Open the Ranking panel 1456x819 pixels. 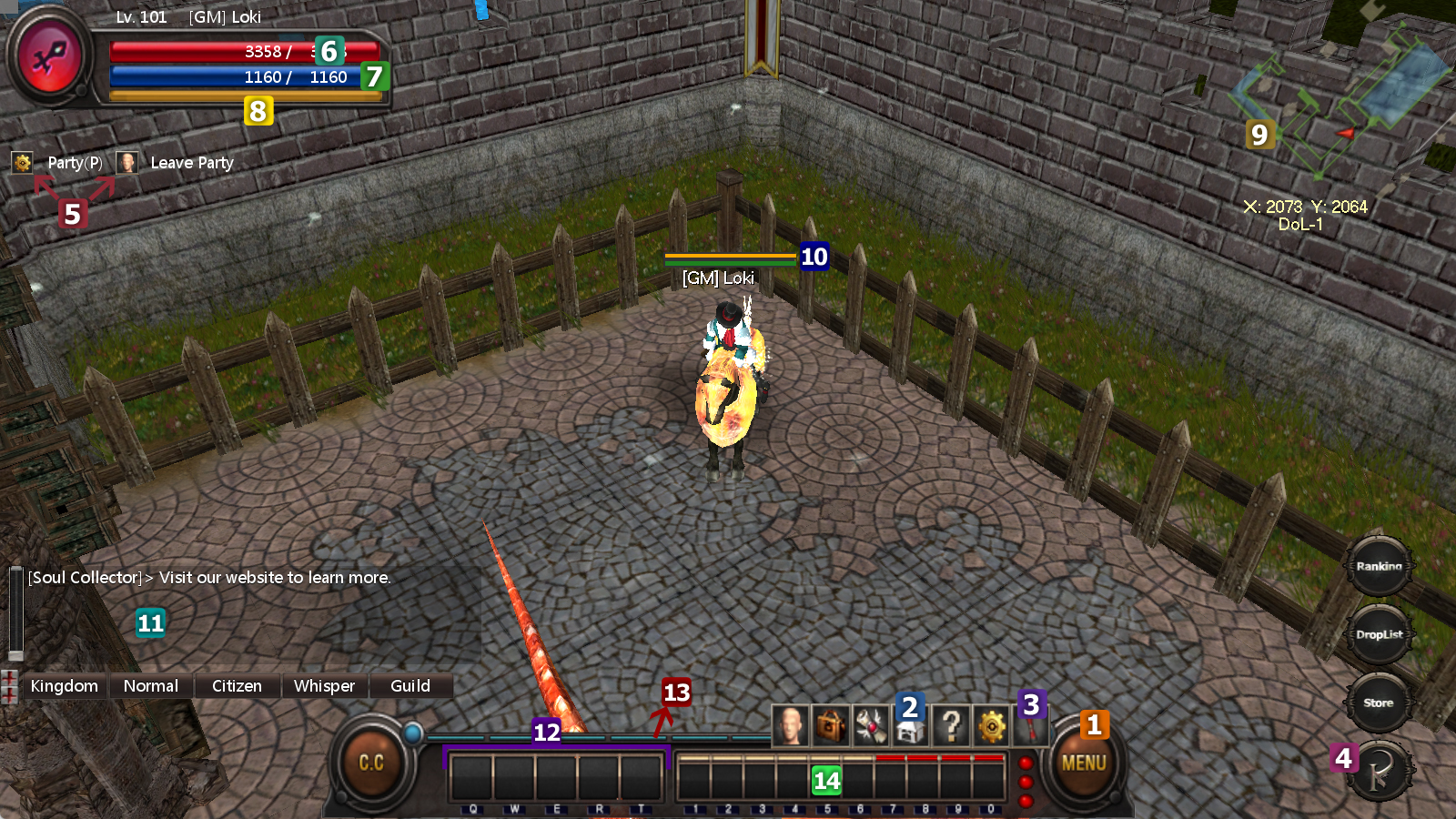click(x=1379, y=566)
